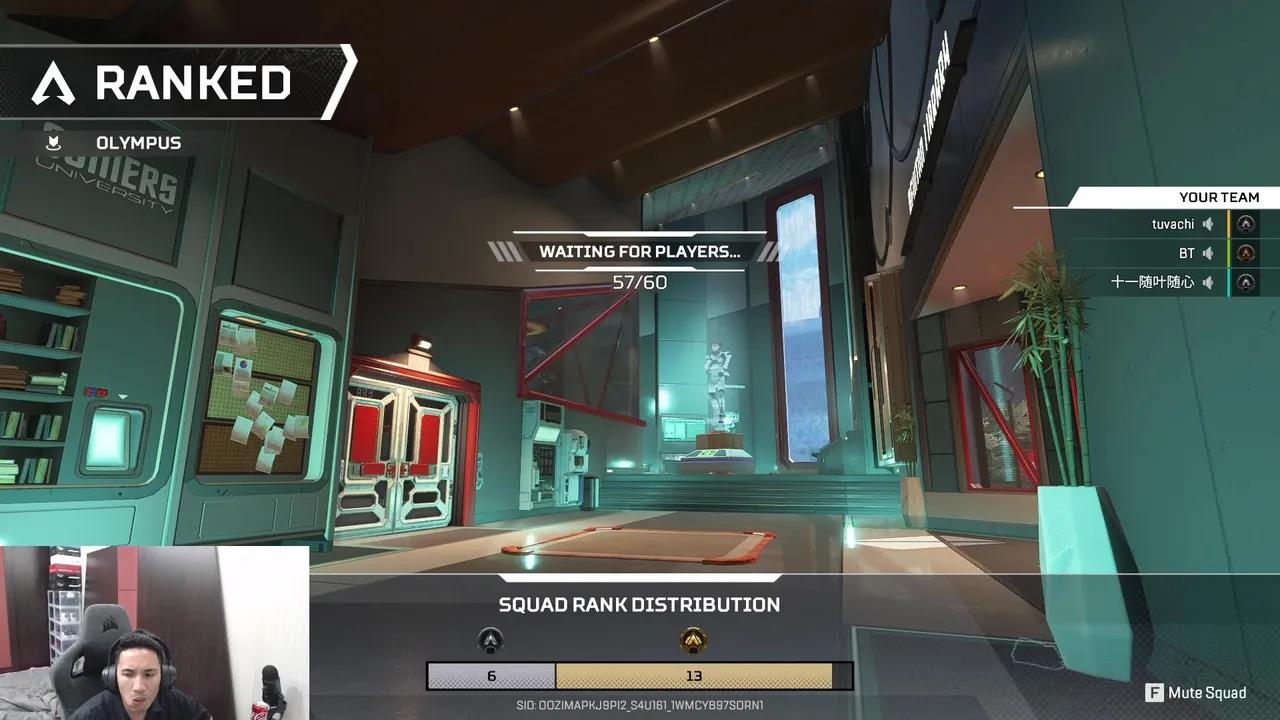Viewport: 1280px width, 720px height.
Task: Click the Platinum rank icon above the distribution bar
Action: coord(489,641)
